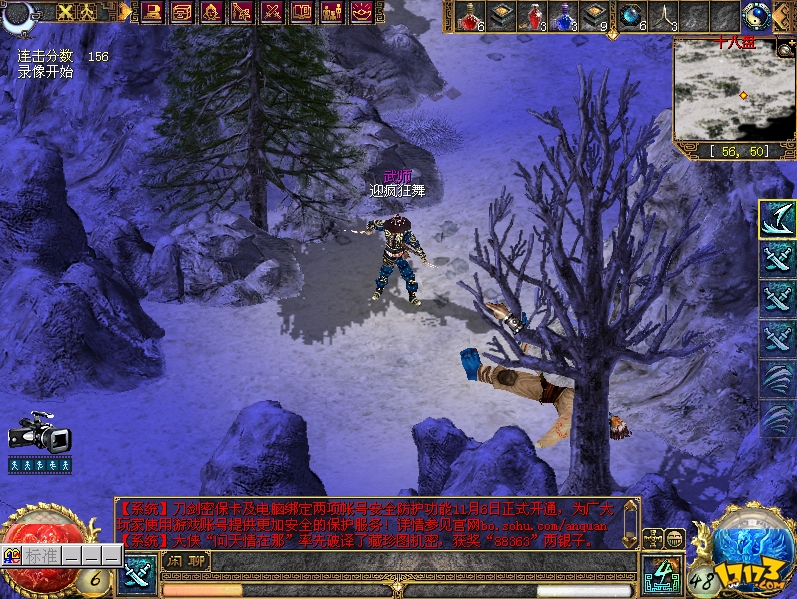Toggle the video camera recording icon
Viewport: 797px width, 599px height.
[39, 433]
